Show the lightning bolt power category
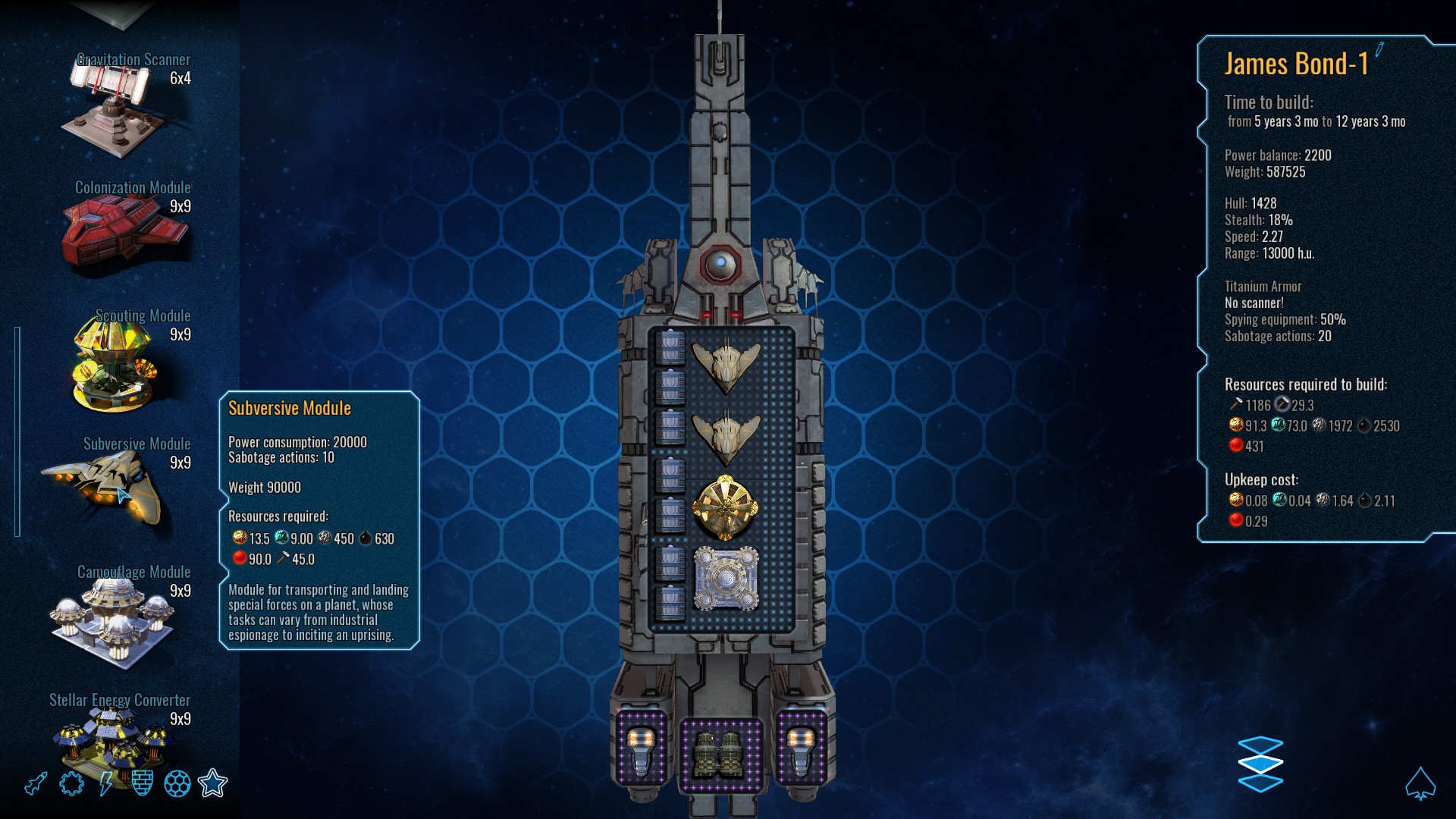Viewport: 1456px width, 819px height. [106, 783]
